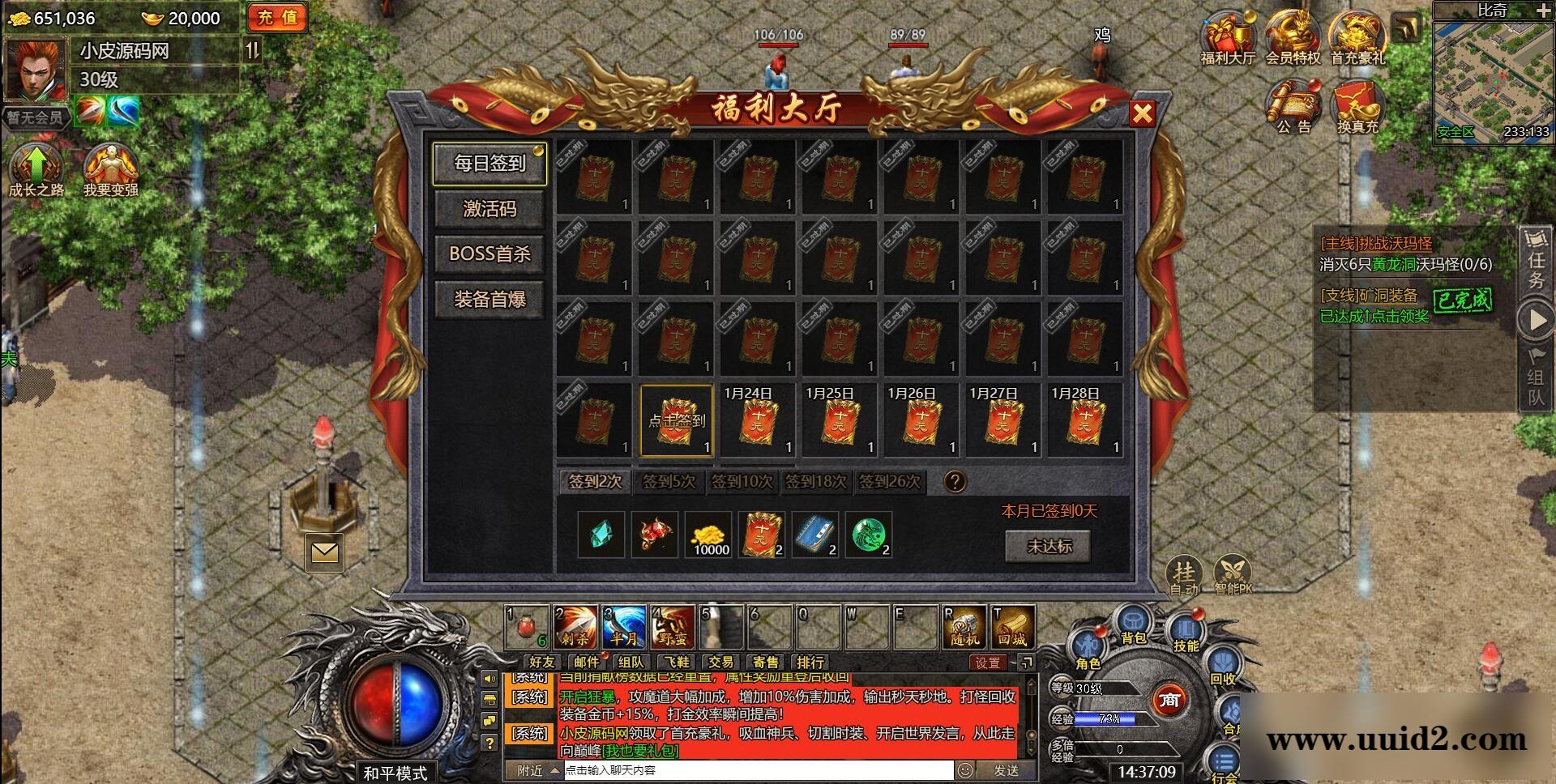Screen dimensions: 1556x784
Task: Open the 成长之路 growth path icon
Action: click(x=36, y=170)
